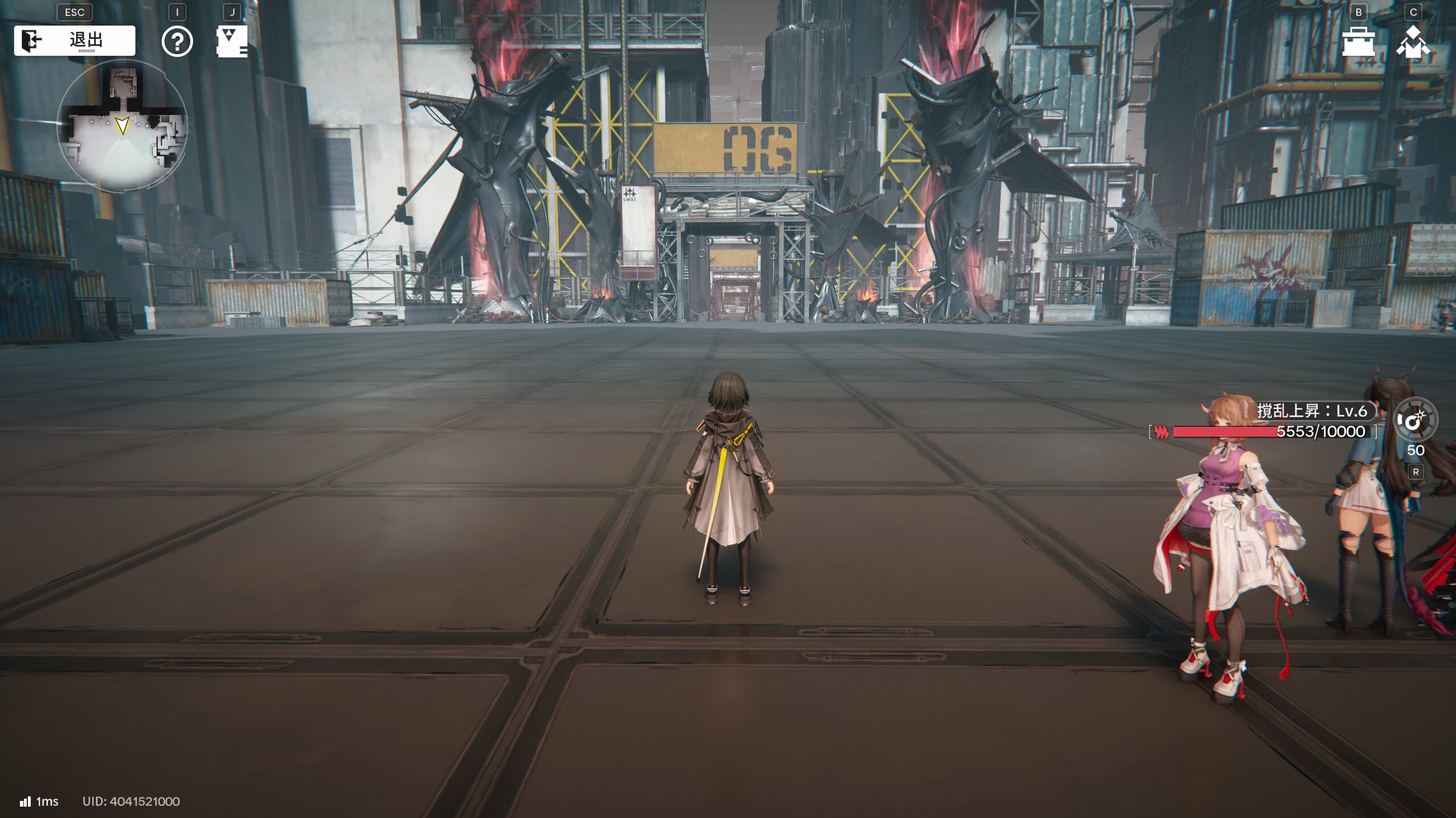Click the circular minimap
1456x818 pixels.
tap(122, 126)
